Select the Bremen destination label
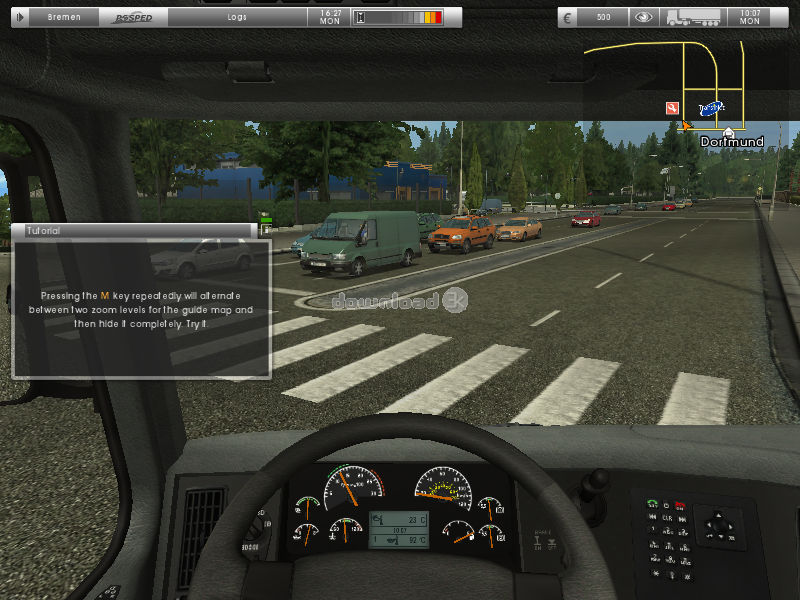This screenshot has width=800, height=600. pos(64,17)
